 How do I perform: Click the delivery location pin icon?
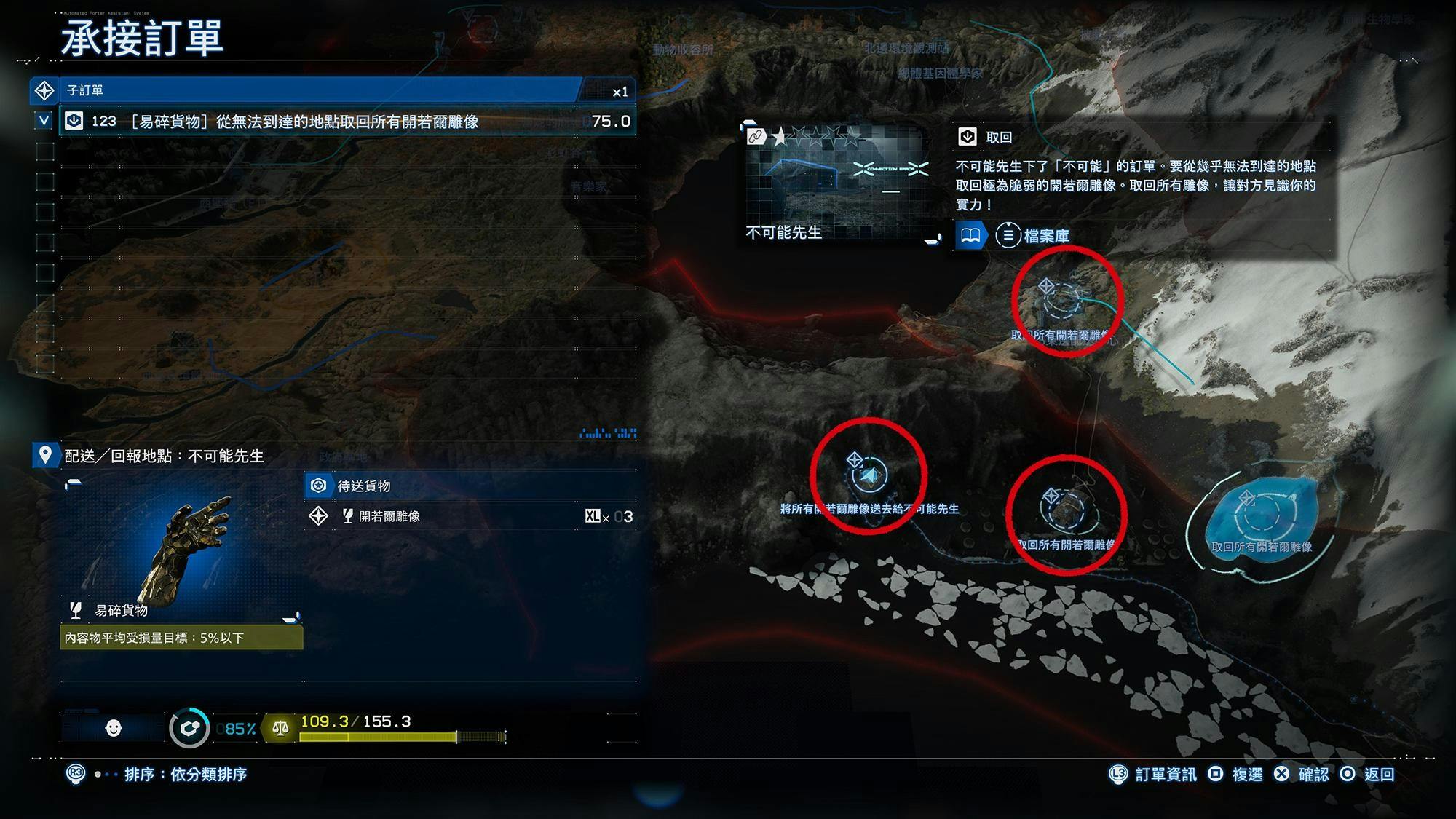[45, 456]
